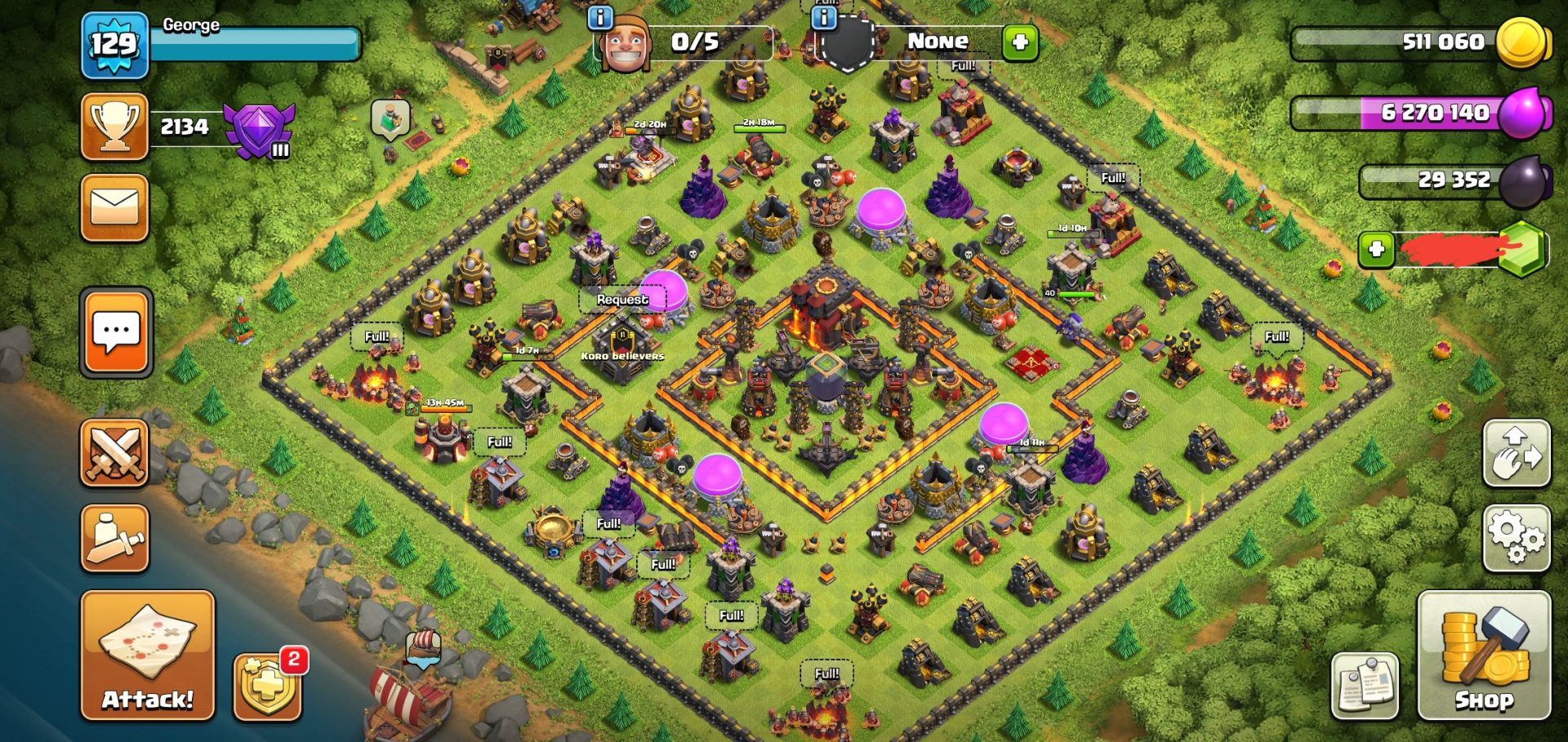Open the Shop
The image size is (1568, 742).
pos(1484,655)
